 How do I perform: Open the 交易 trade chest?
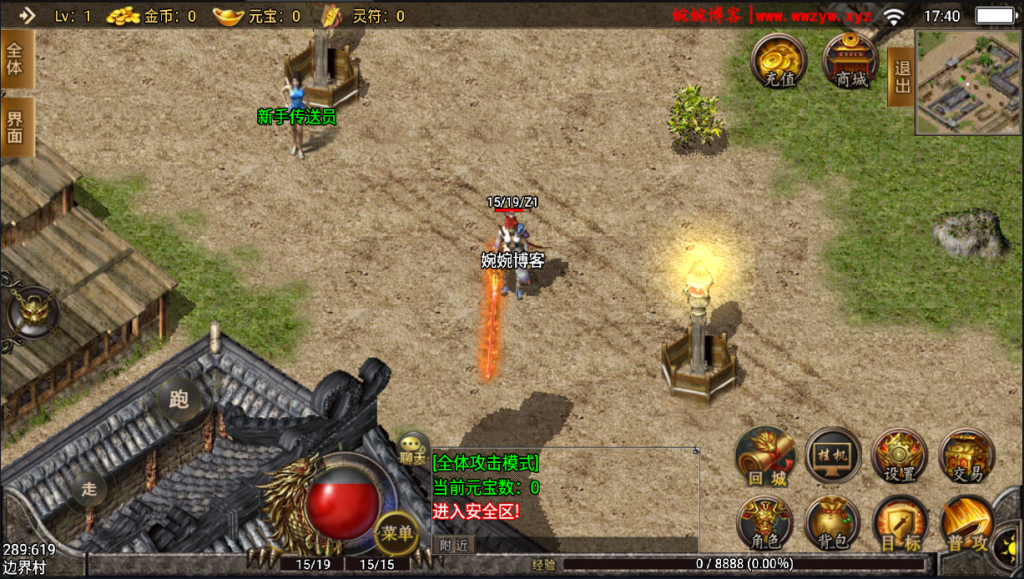tap(967, 456)
